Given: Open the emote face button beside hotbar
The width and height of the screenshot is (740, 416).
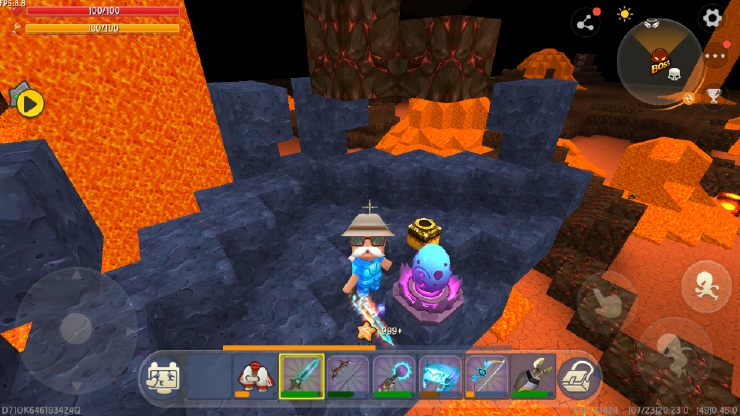Looking at the screenshot, I should (x=162, y=377).
